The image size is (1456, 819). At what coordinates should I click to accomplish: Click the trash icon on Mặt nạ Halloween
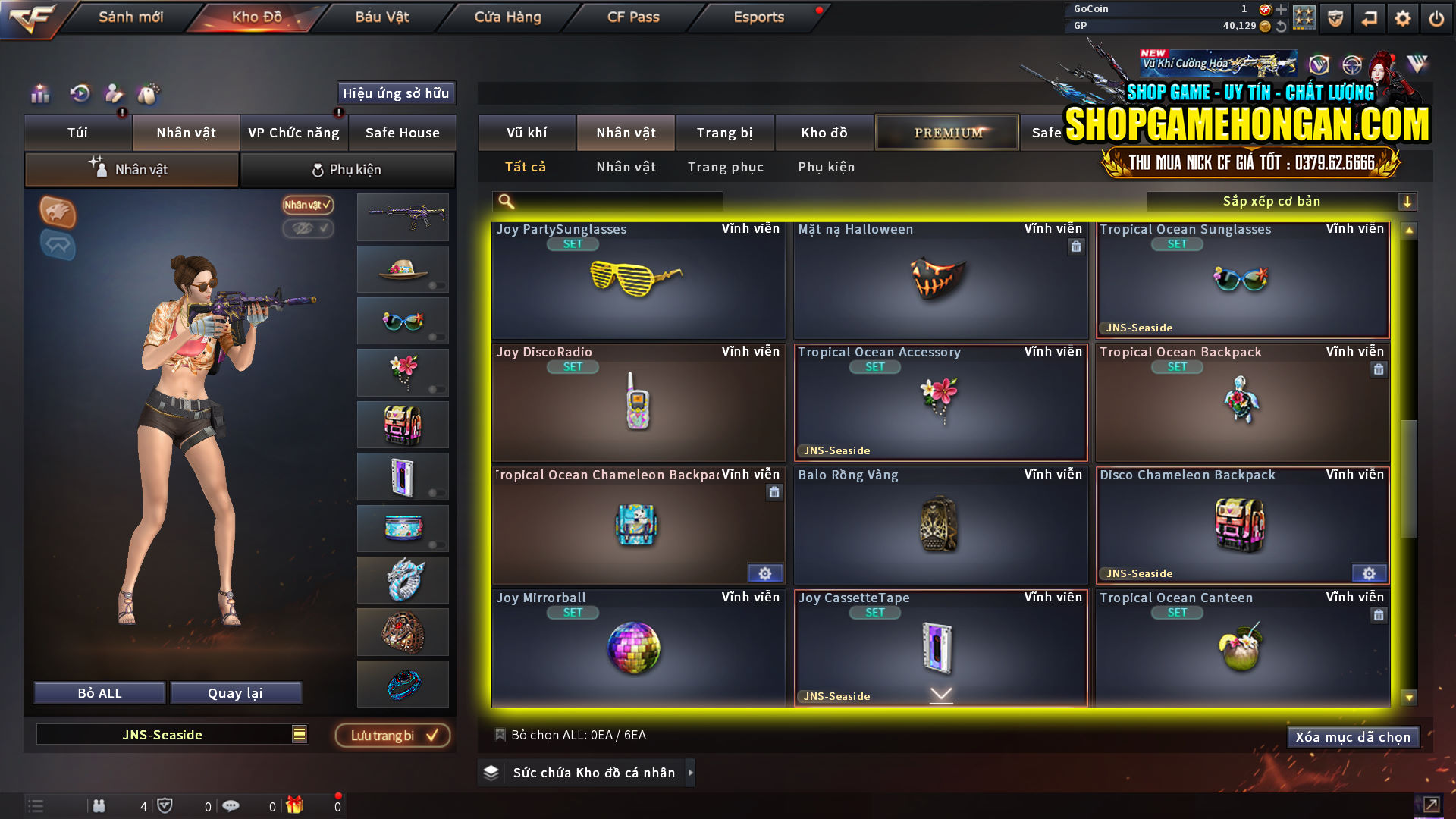1075,246
